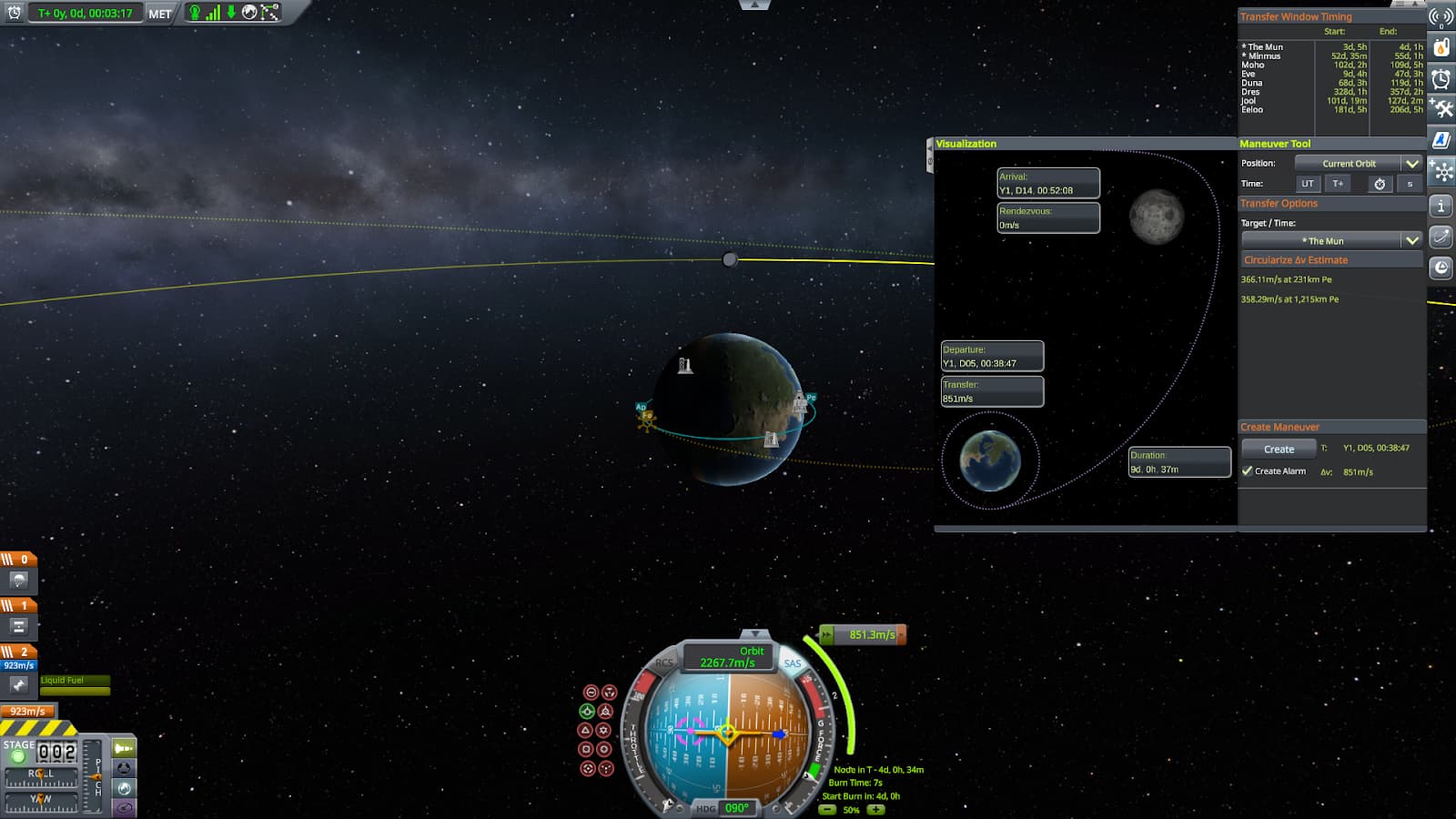The image size is (1456, 819).
Task: Open the info toolbar button
Action: 1441,207
